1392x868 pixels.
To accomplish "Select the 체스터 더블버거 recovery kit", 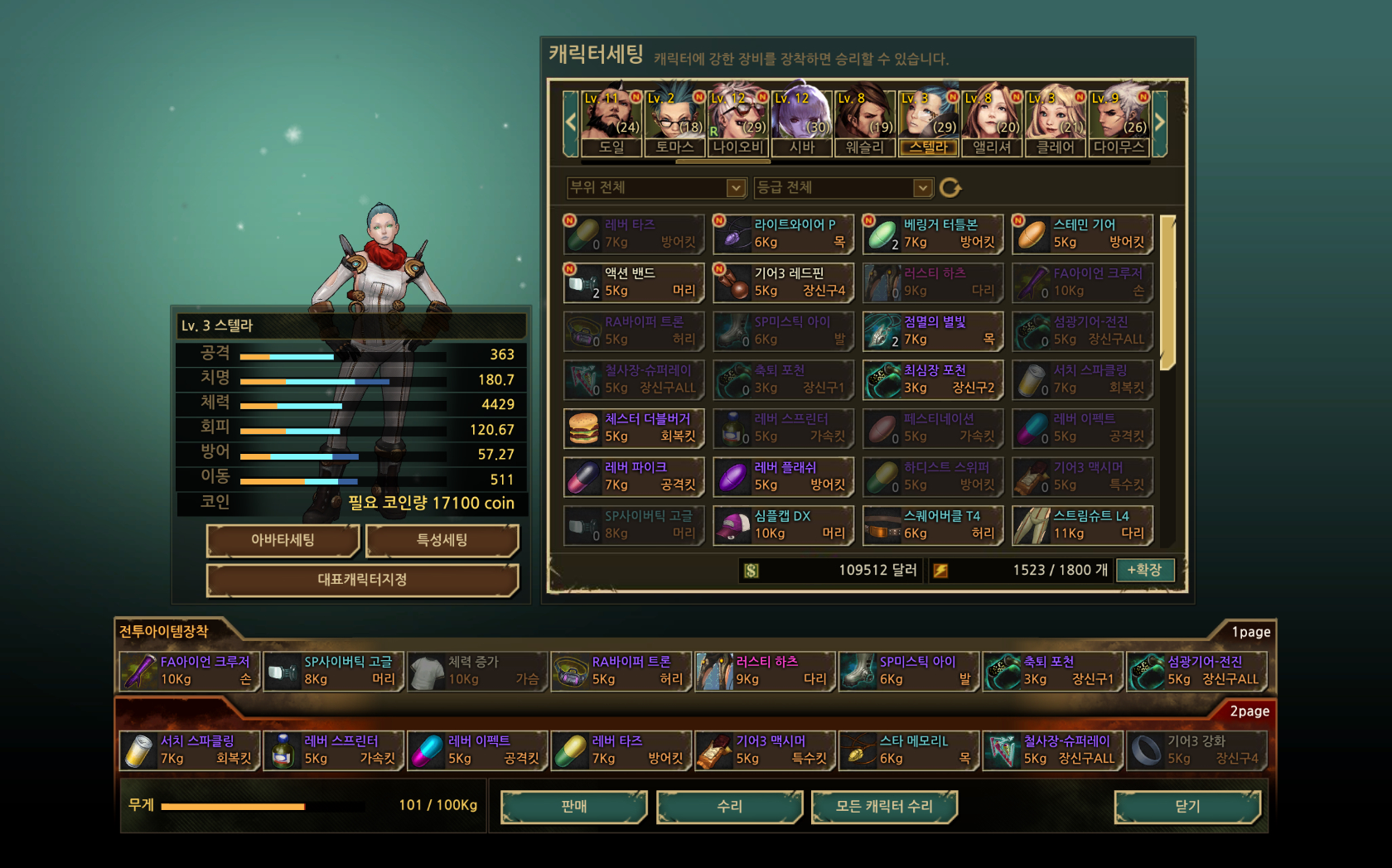I will [634, 428].
